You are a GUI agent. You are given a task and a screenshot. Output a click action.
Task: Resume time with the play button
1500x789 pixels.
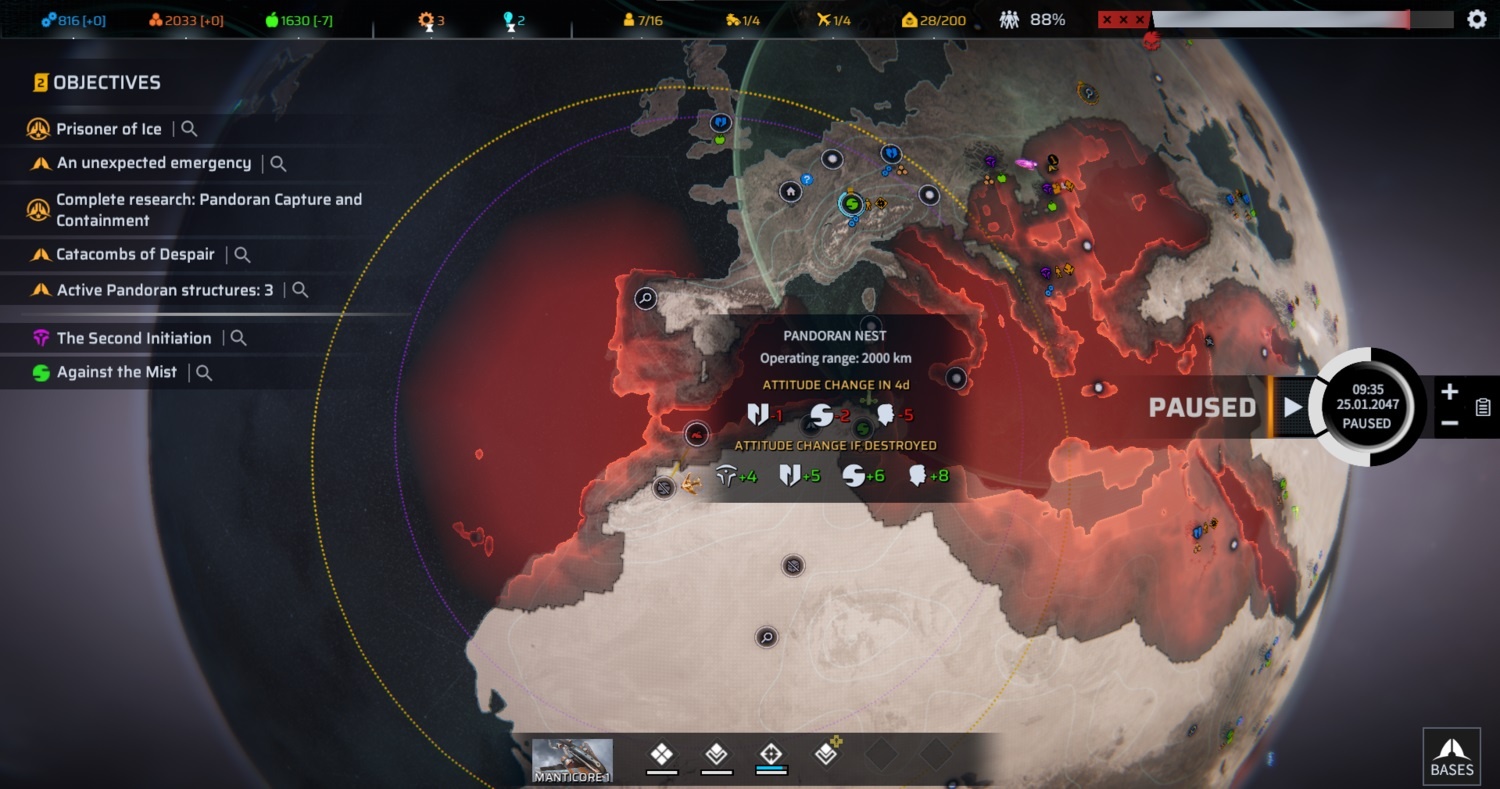(x=1293, y=407)
